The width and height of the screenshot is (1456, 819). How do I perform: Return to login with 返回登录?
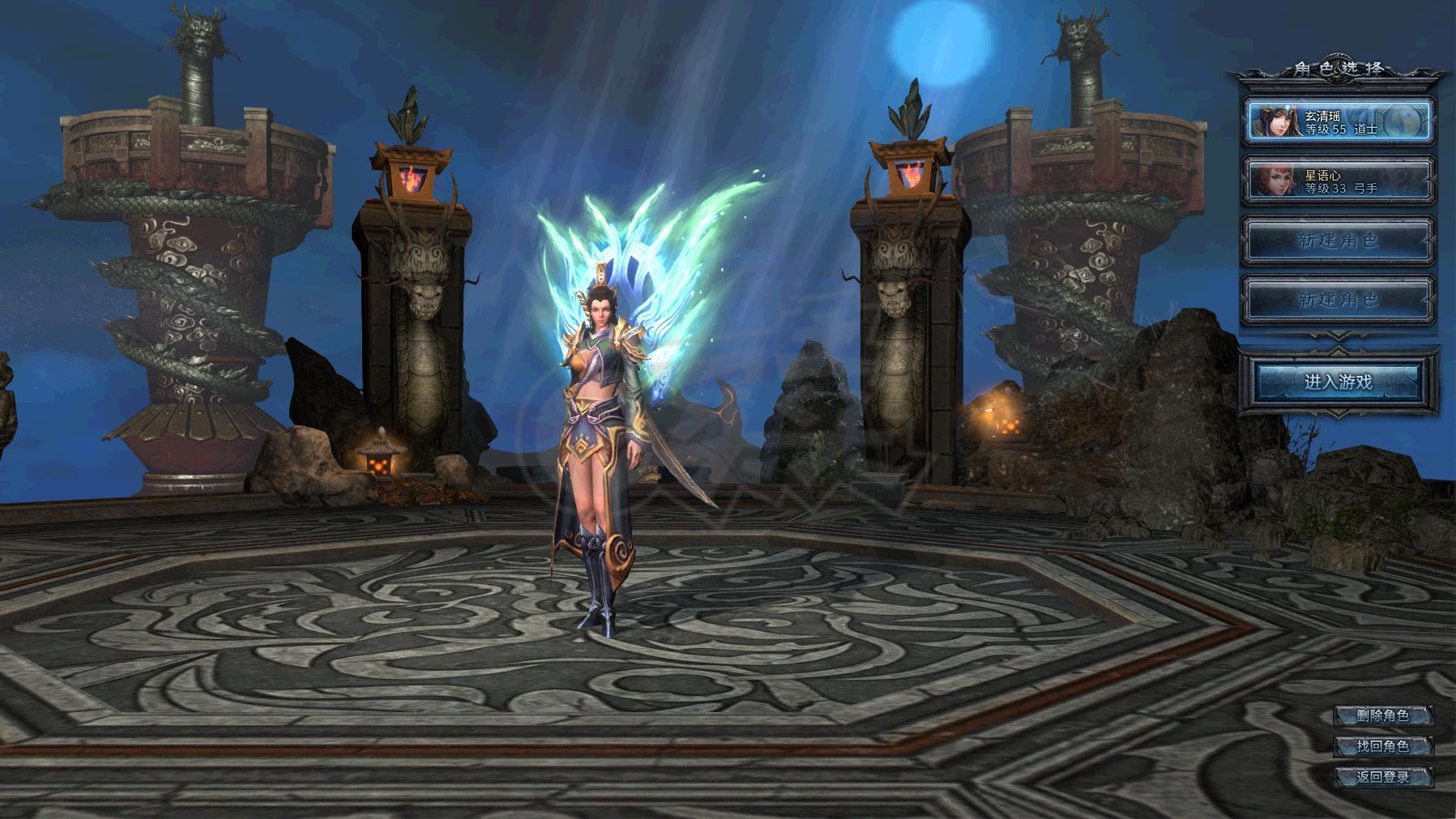coord(1382,777)
